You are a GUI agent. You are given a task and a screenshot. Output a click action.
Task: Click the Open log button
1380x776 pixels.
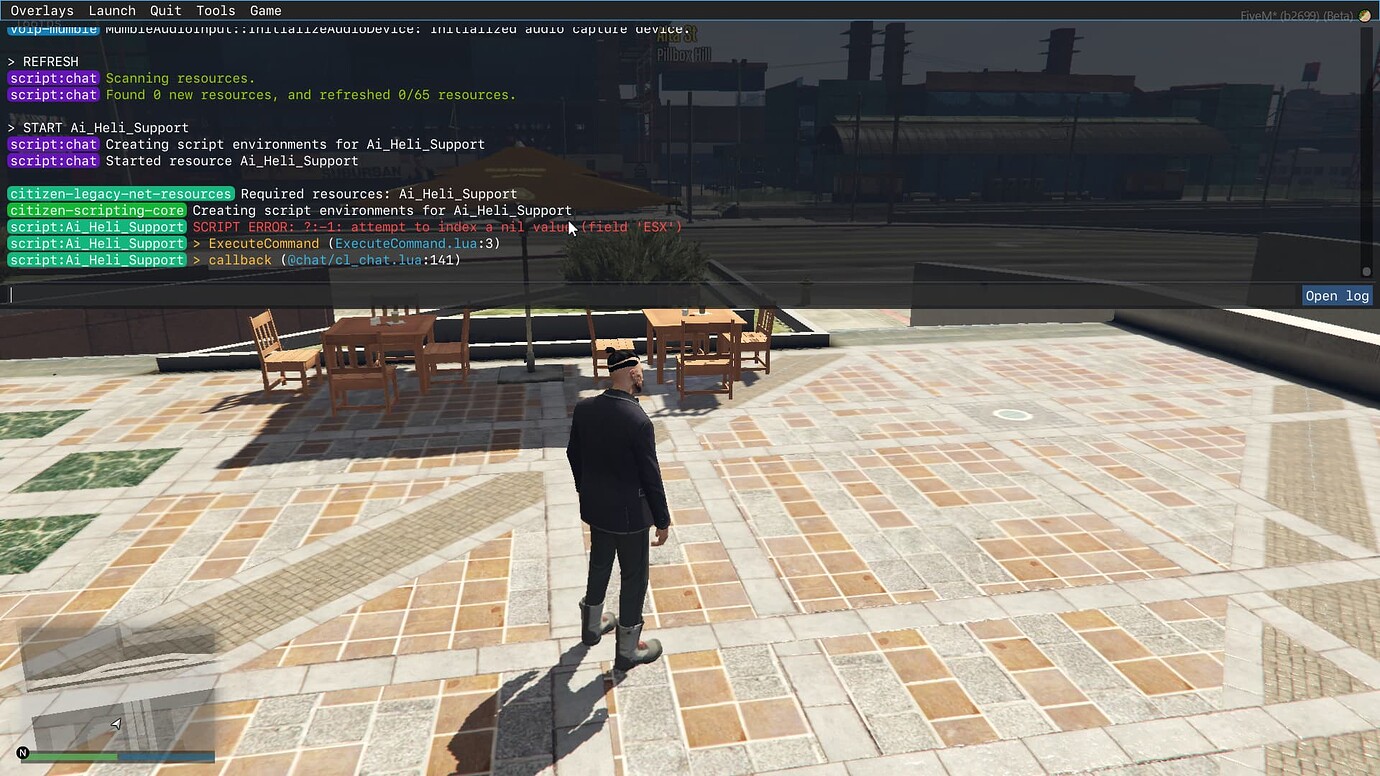pos(1336,295)
